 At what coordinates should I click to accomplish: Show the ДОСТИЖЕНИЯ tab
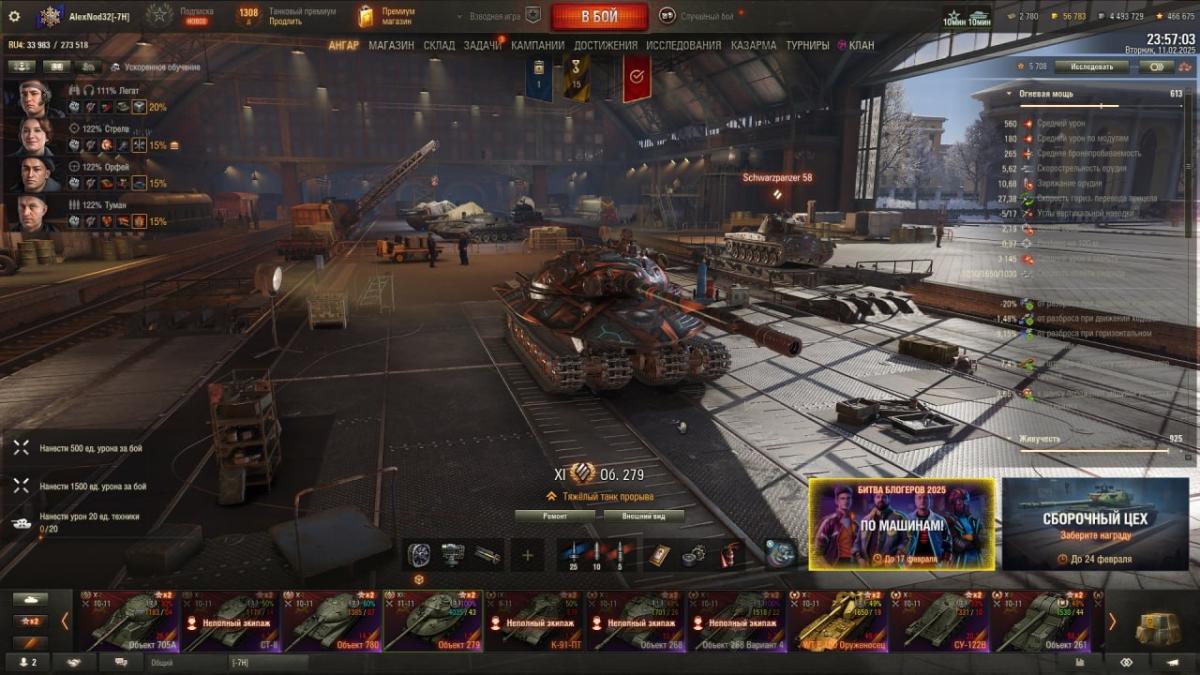click(x=606, y=45)
